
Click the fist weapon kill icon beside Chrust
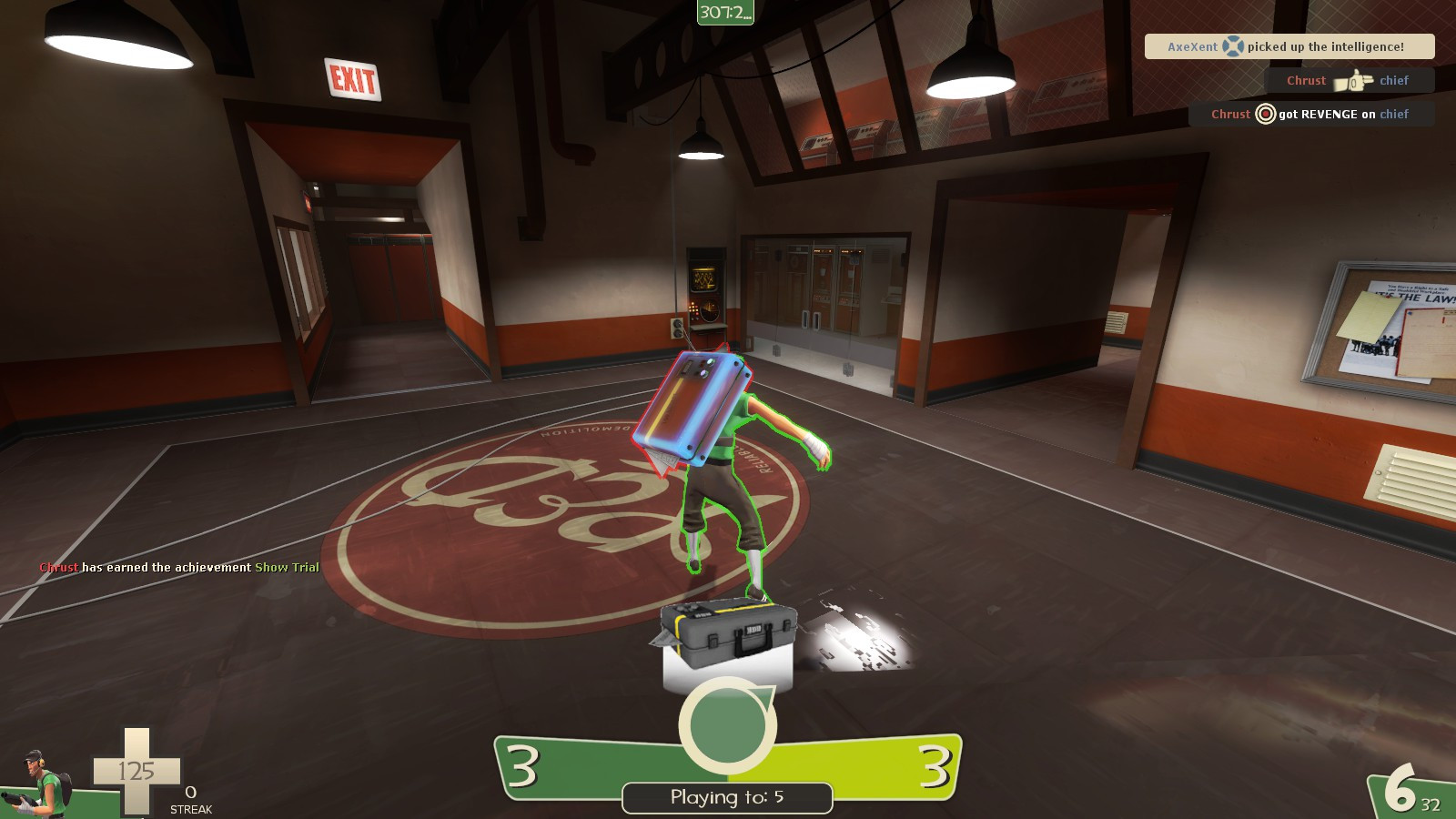click(x=1353, y=80)
